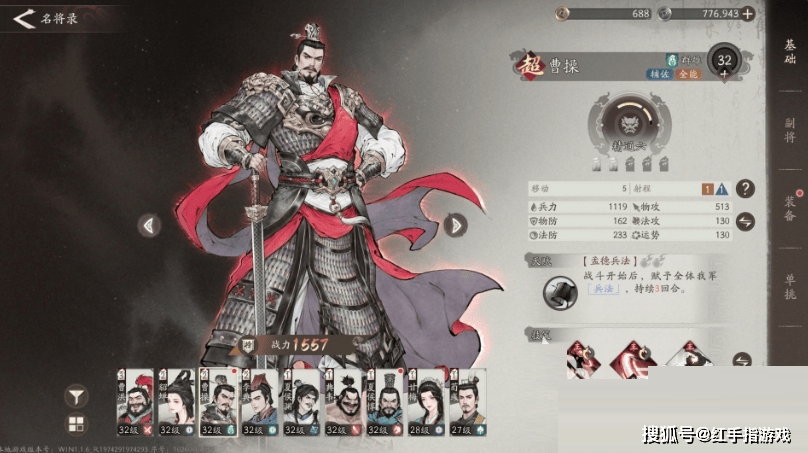Screen dimensions: 808x453
Task: Choose the level 28 female hero portrait
Action: point(427,402)
